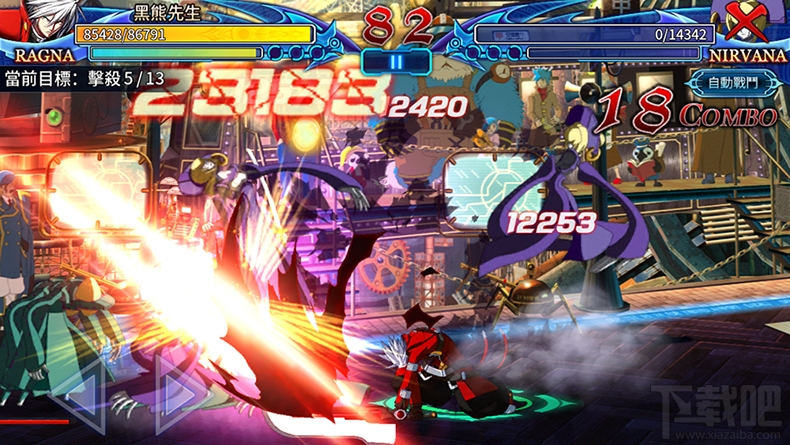The height and width of the screenshot is (445, 790).
Task: Toggle the 自動戰鬥 auto-battle button
Action: [x=731, y=83]
